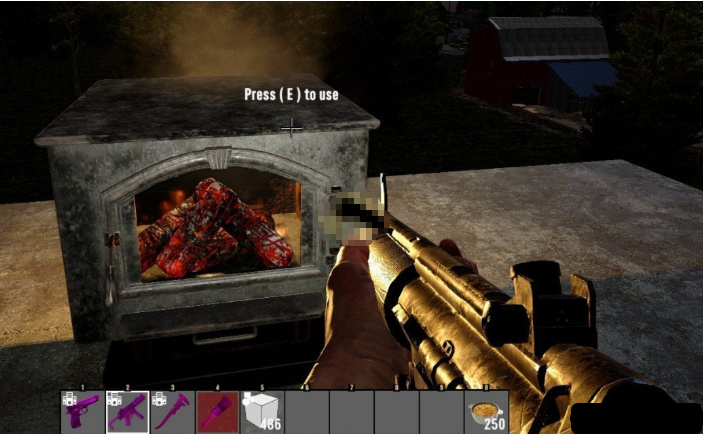Select the purple pistol hotbar slot
Viewport: 703px width, 434px height.
click(x=82, y=411)
